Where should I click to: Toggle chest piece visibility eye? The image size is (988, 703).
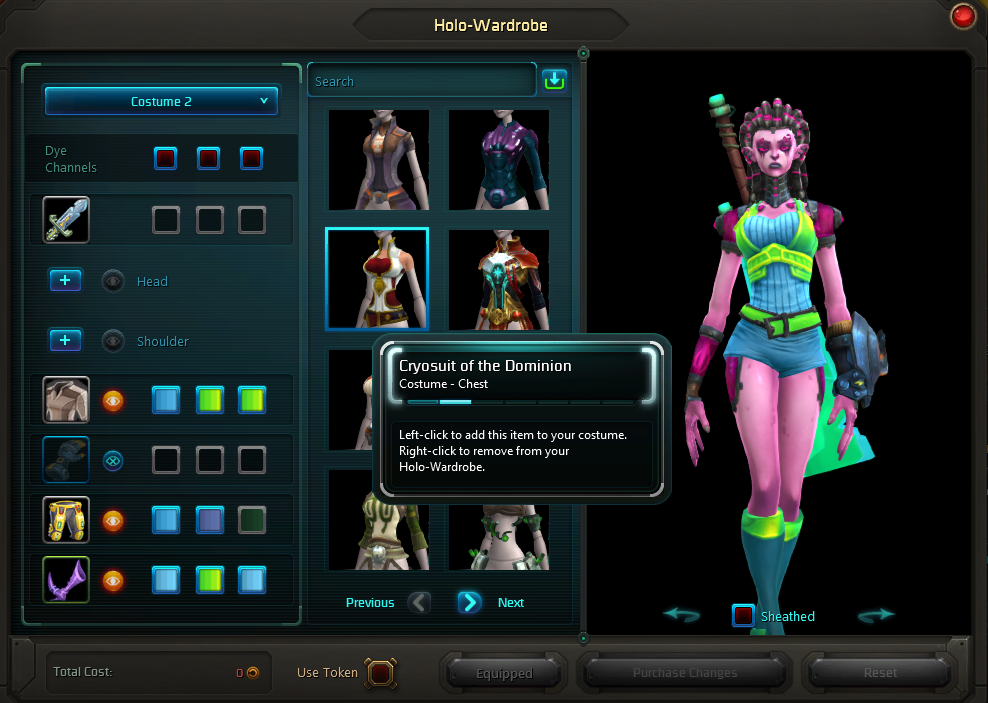113,400
